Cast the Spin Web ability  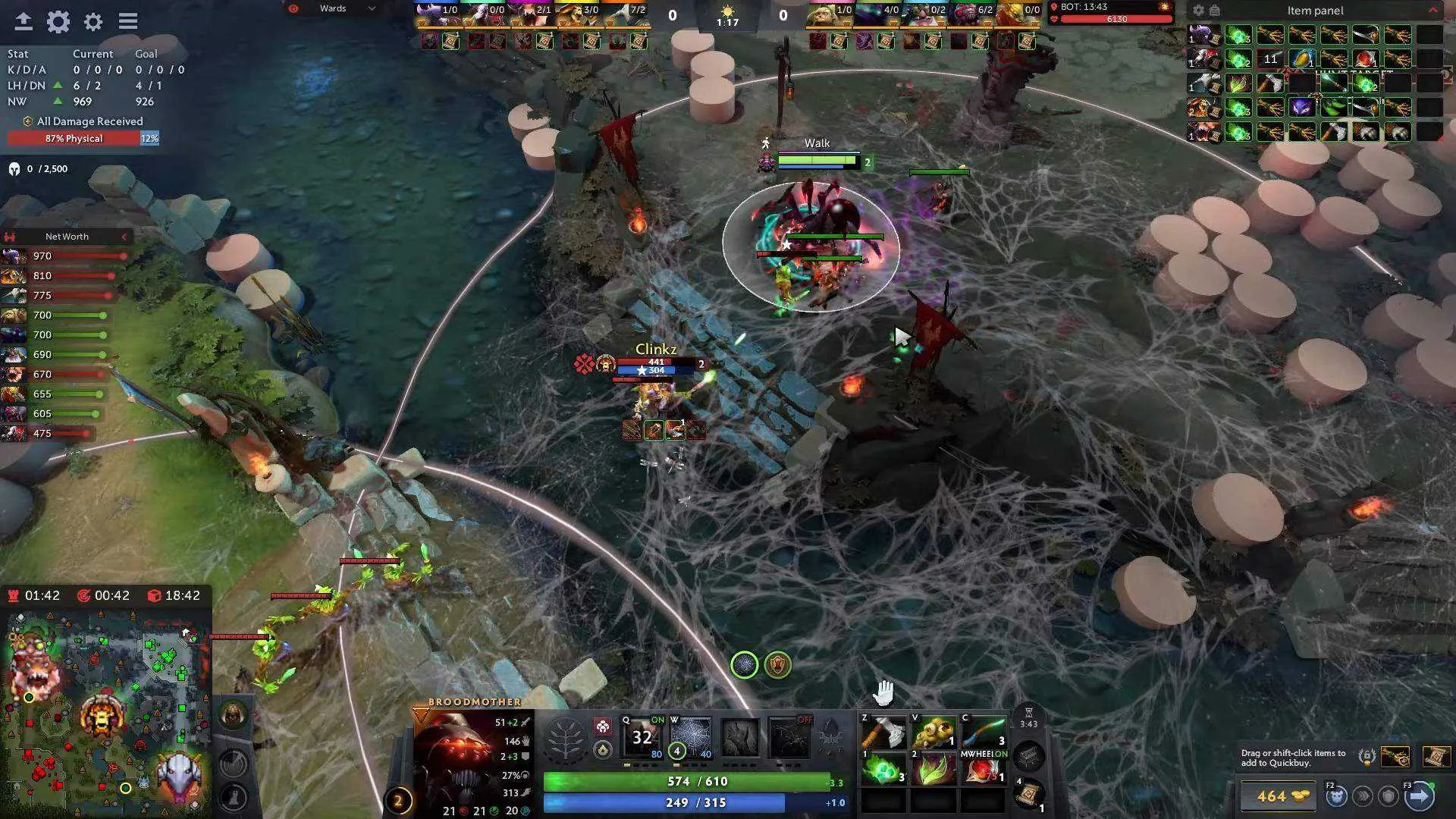pos(691,737)
